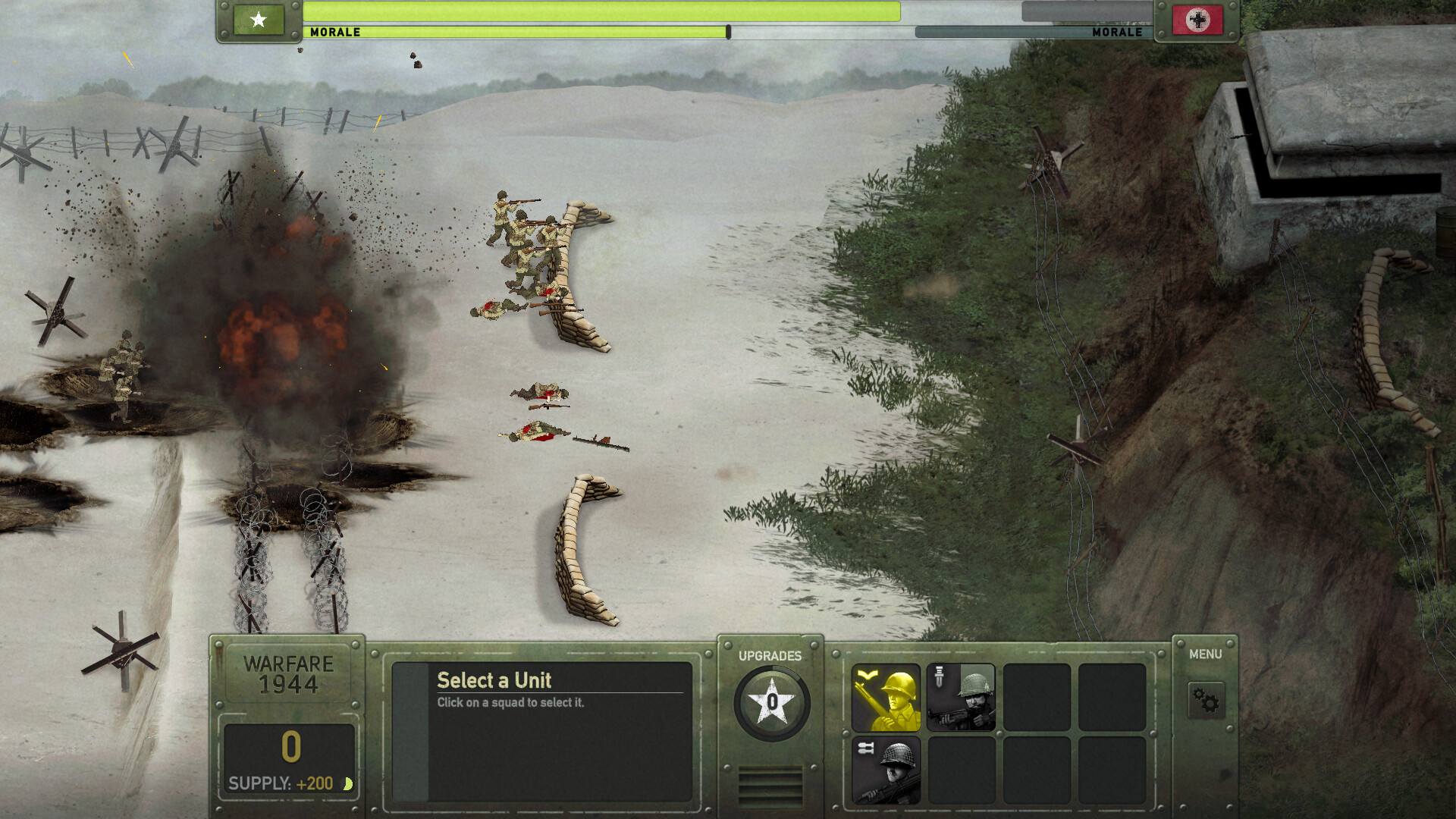Screen dimensions: 1456x819
Task: Click the WARFARE 1944 title plate
Action: [x=288, y=673]
